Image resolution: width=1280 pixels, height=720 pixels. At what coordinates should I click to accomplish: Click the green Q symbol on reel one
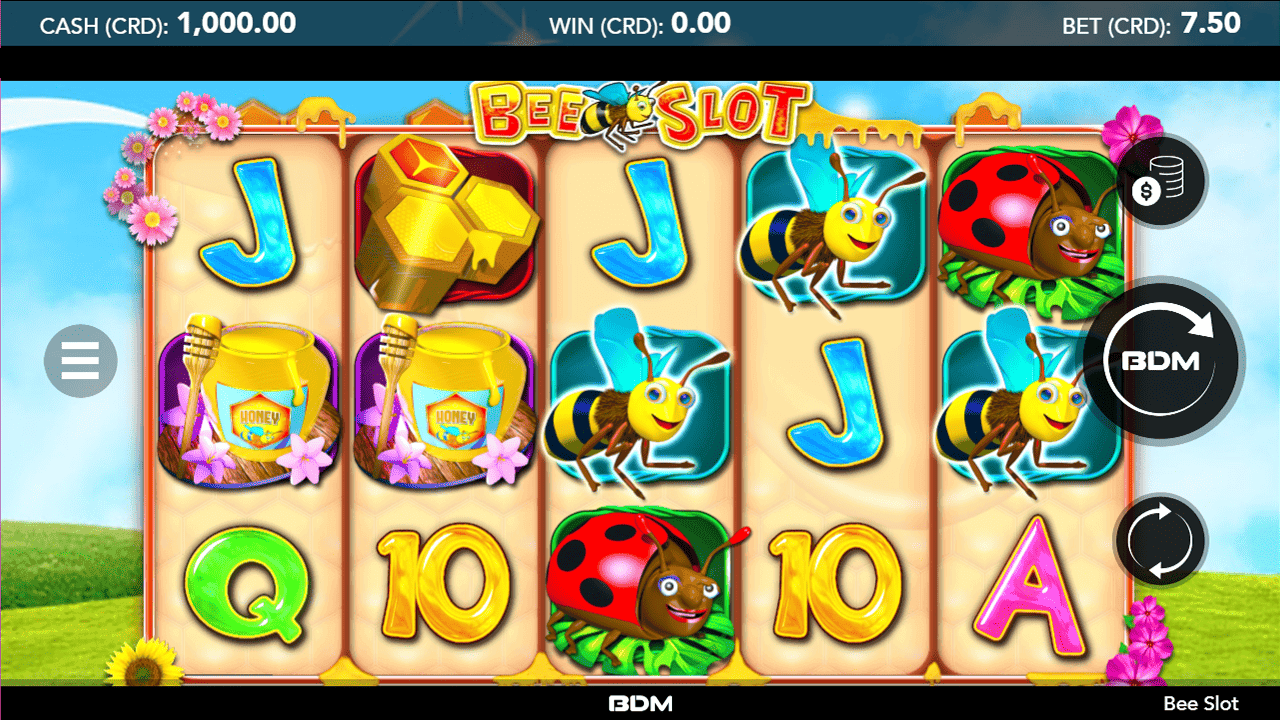(x=249, y=580)
